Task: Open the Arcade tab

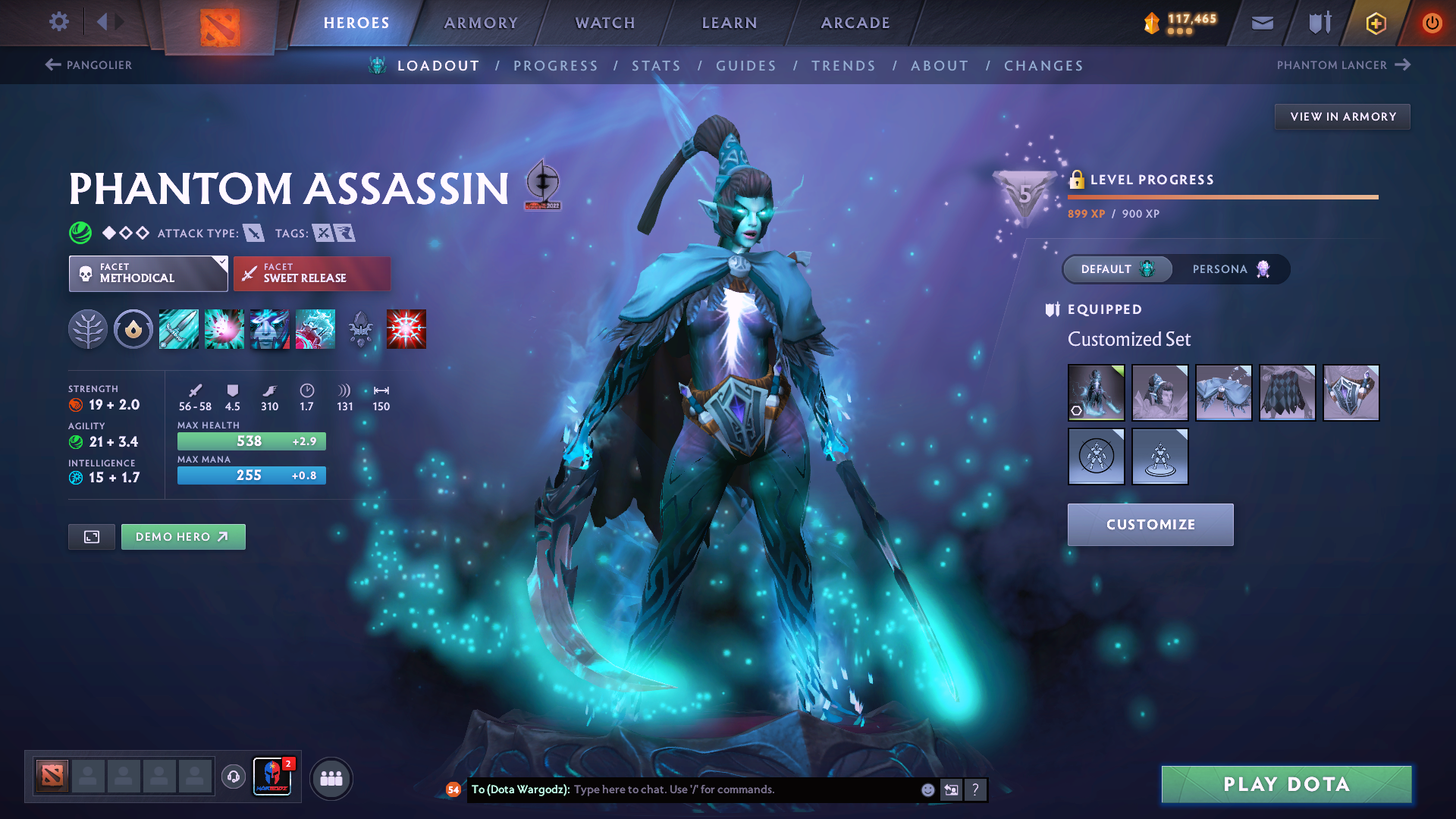Action: coord(855,23)
